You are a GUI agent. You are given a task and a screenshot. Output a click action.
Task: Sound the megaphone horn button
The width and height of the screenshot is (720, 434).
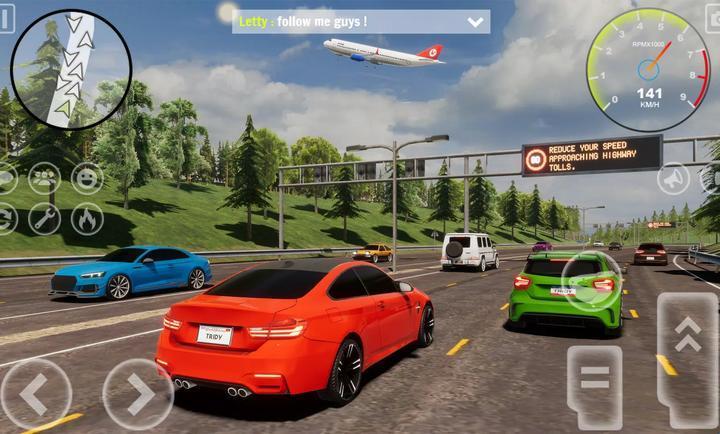[673, 179]
